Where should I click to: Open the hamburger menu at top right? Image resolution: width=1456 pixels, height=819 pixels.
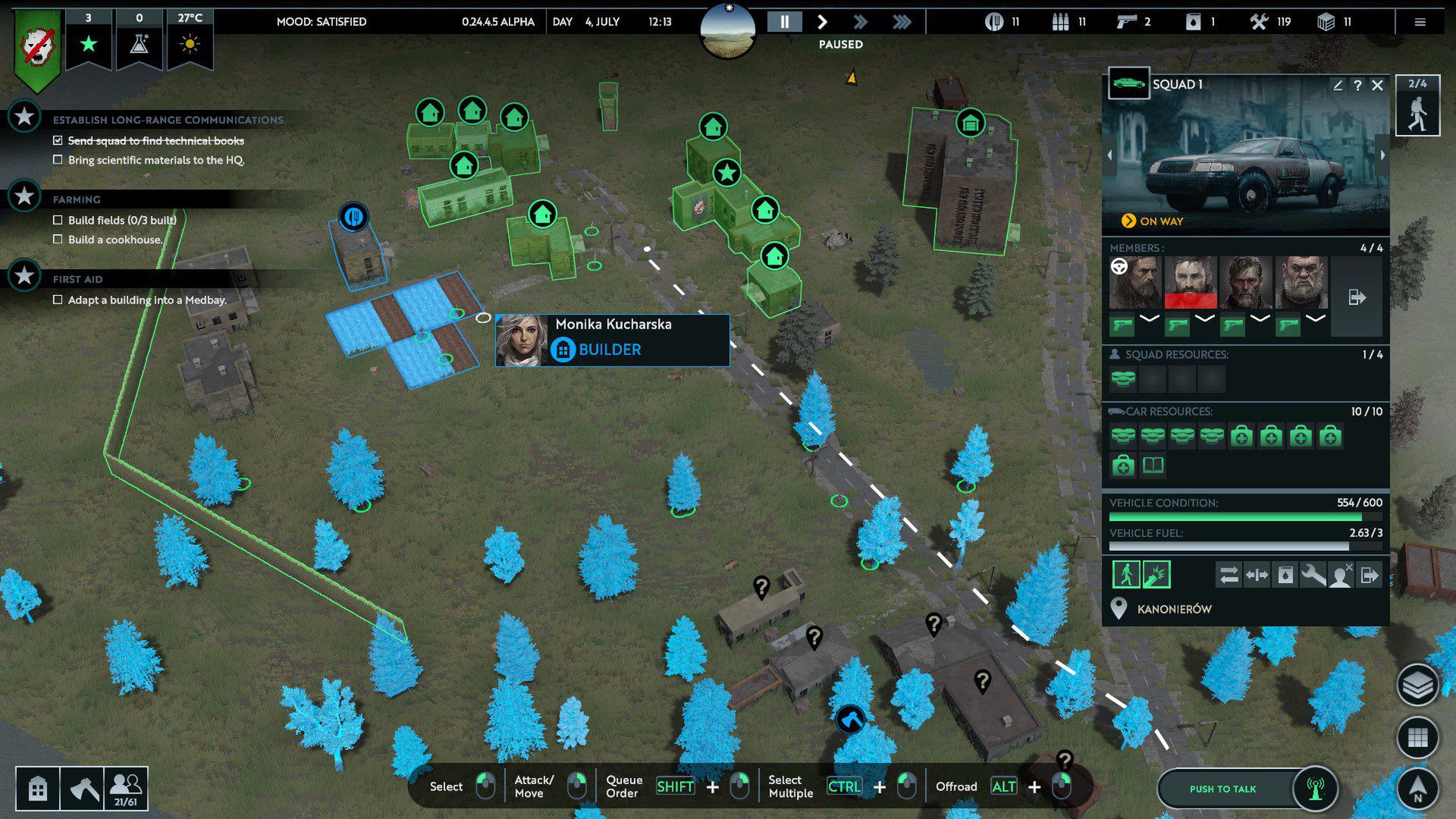coord(1421,21)
